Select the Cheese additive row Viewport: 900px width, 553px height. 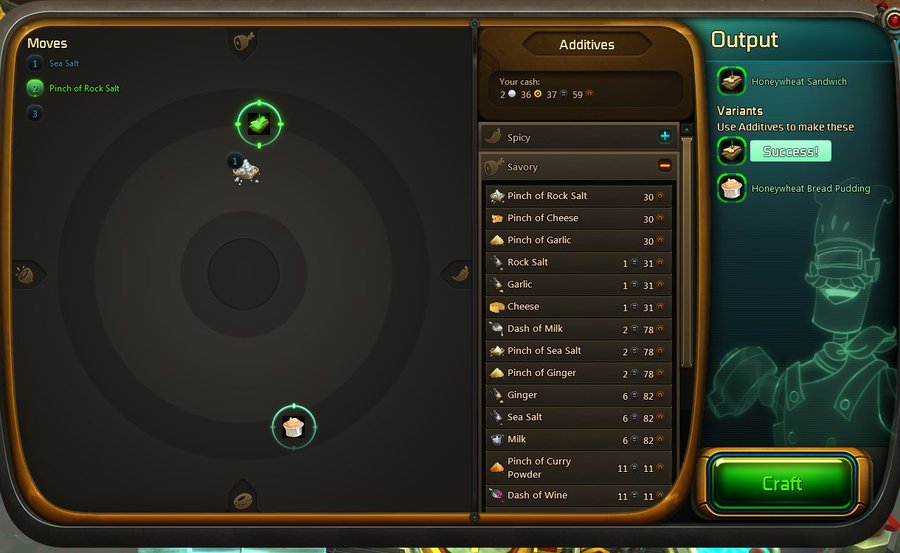tap(577, 306)
